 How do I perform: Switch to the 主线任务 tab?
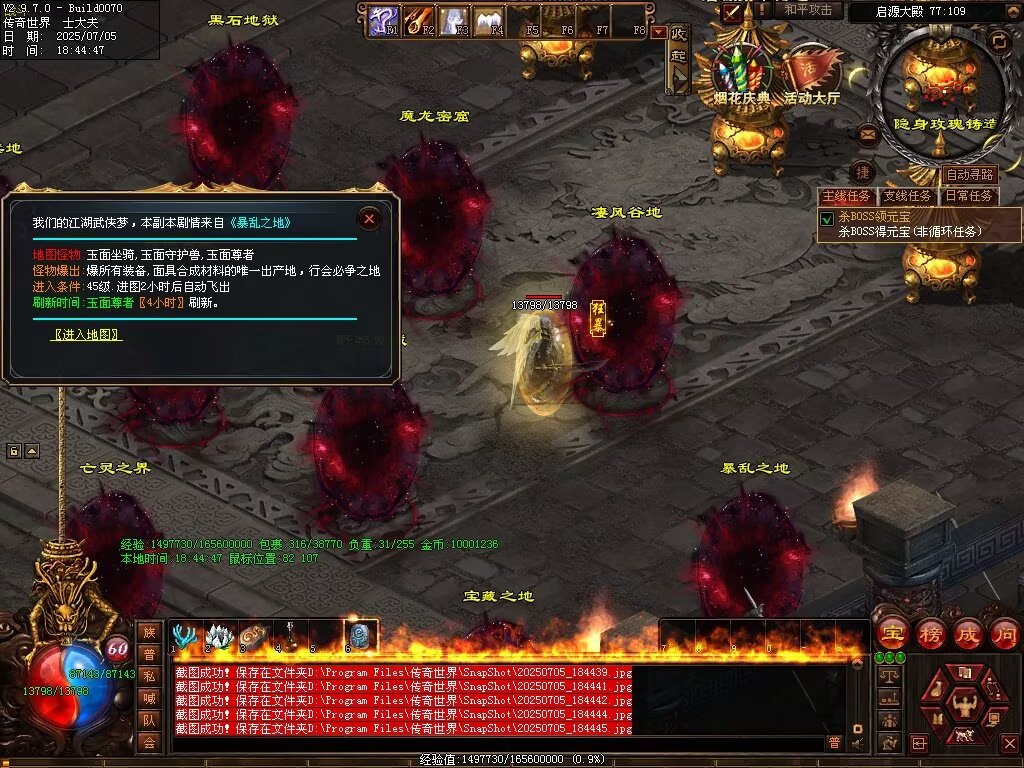pos(846,196)
